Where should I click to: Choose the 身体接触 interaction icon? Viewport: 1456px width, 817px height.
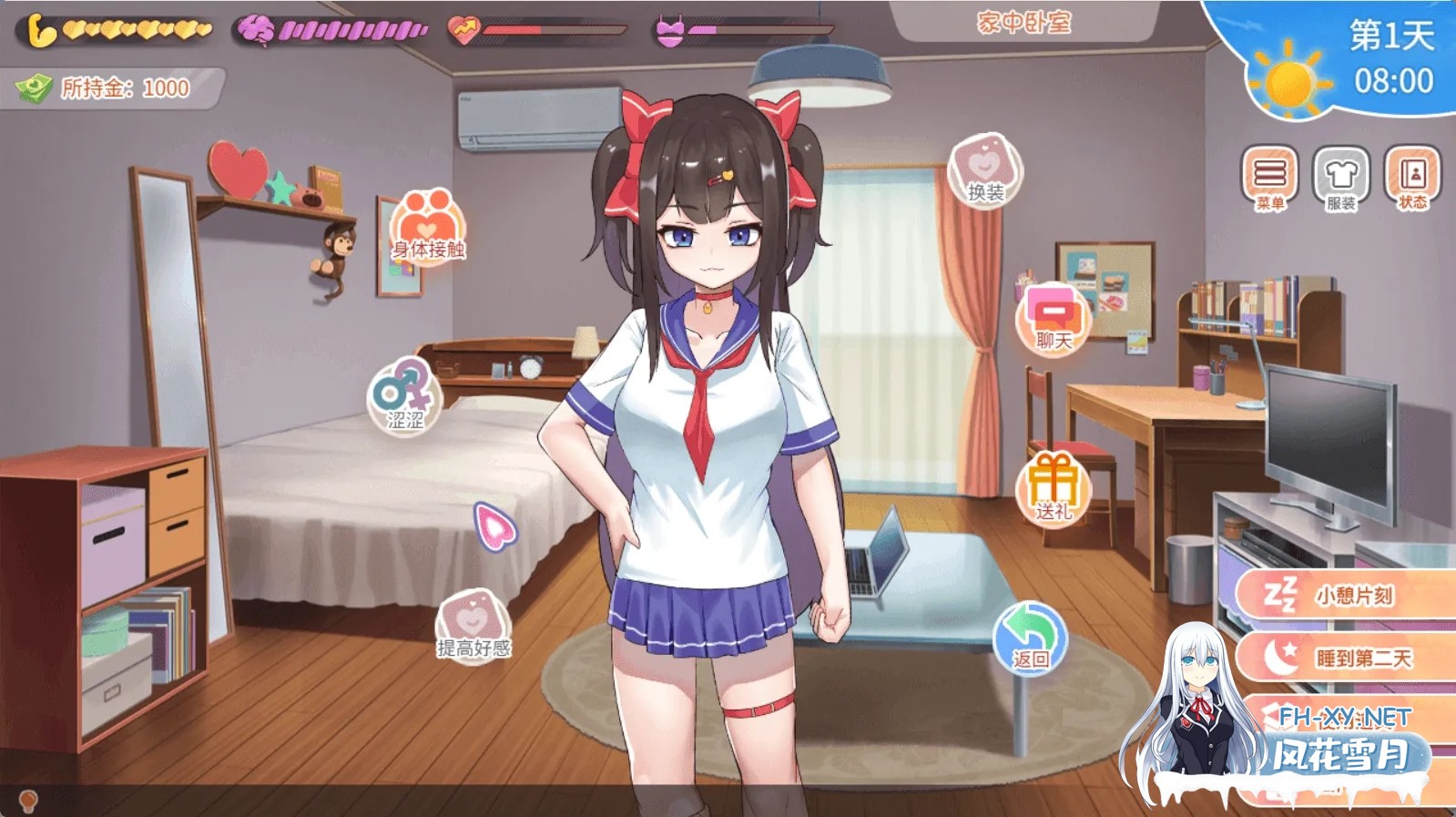pos(428,228)
